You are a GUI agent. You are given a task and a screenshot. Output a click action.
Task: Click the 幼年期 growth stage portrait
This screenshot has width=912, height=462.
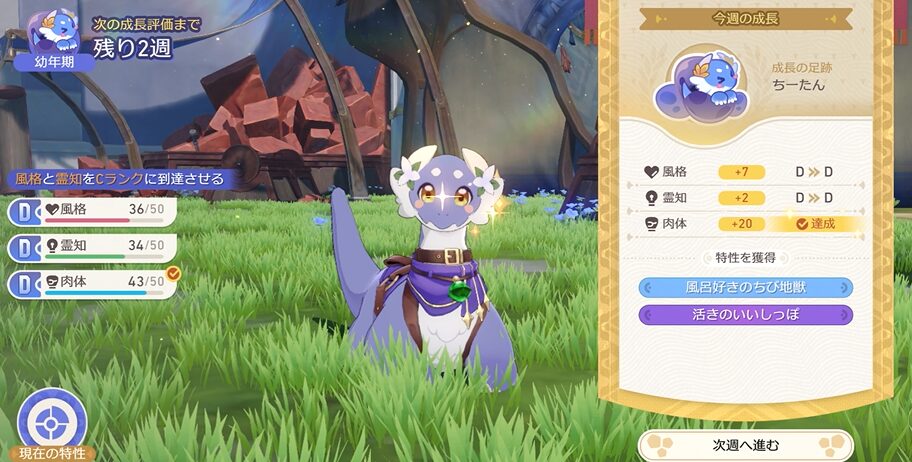[54, 38]
